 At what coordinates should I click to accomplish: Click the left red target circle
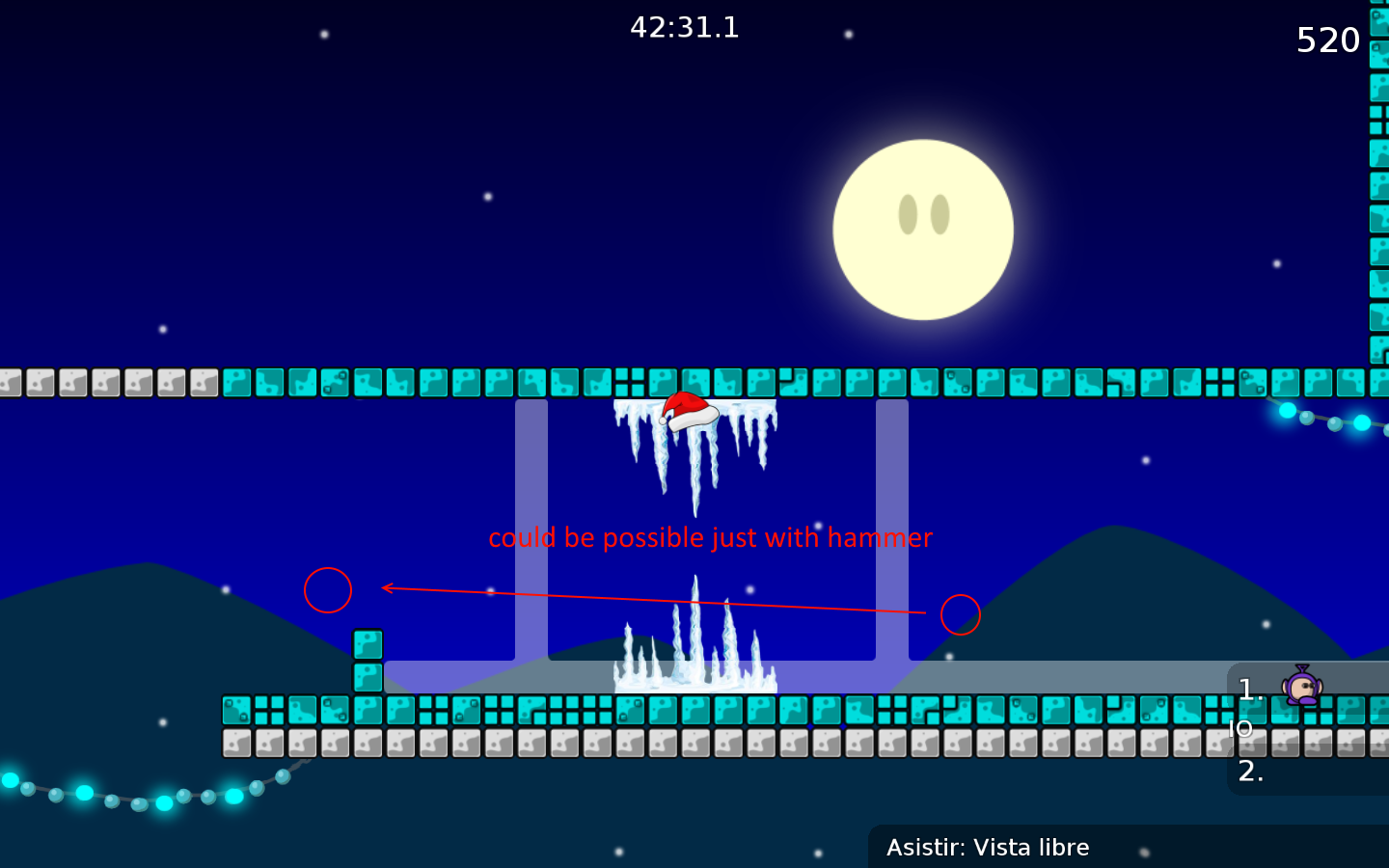[x=327, y=590]
